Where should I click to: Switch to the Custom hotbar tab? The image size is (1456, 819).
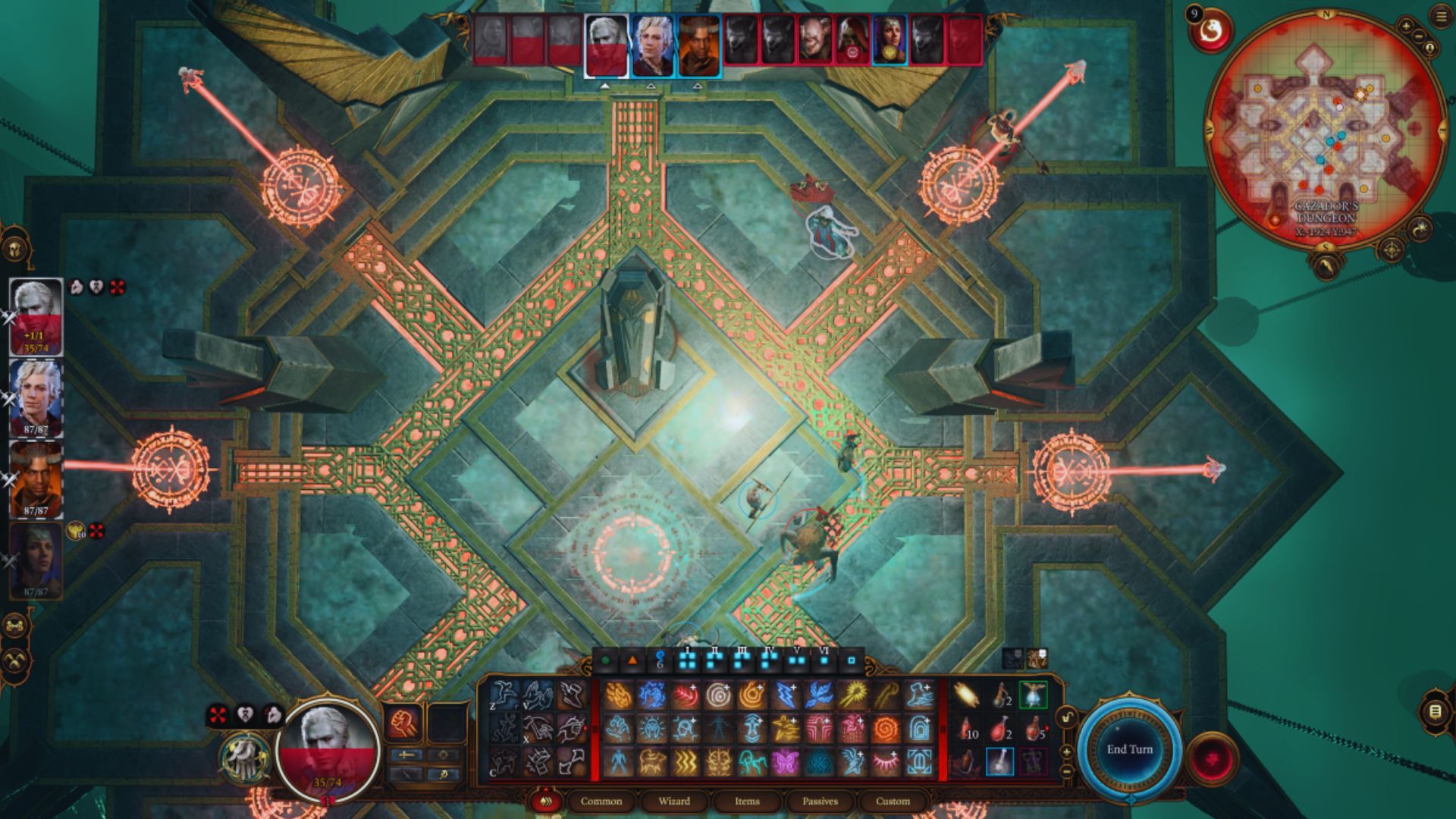(x=893, y=801)
